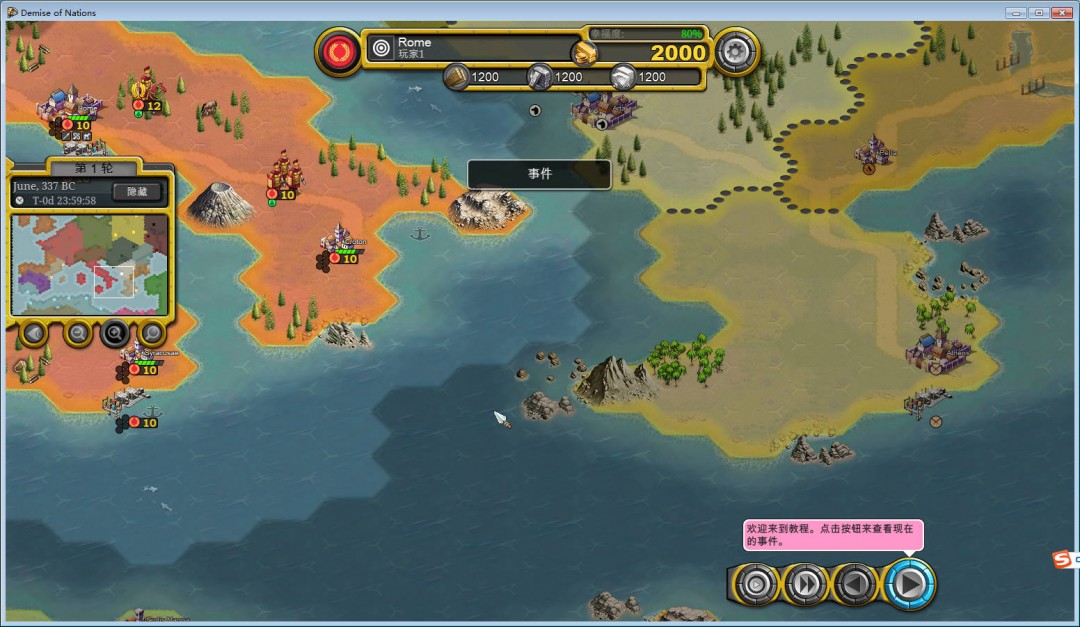Close the game window
This screenshot has height=627, width=1080.
1061,13
